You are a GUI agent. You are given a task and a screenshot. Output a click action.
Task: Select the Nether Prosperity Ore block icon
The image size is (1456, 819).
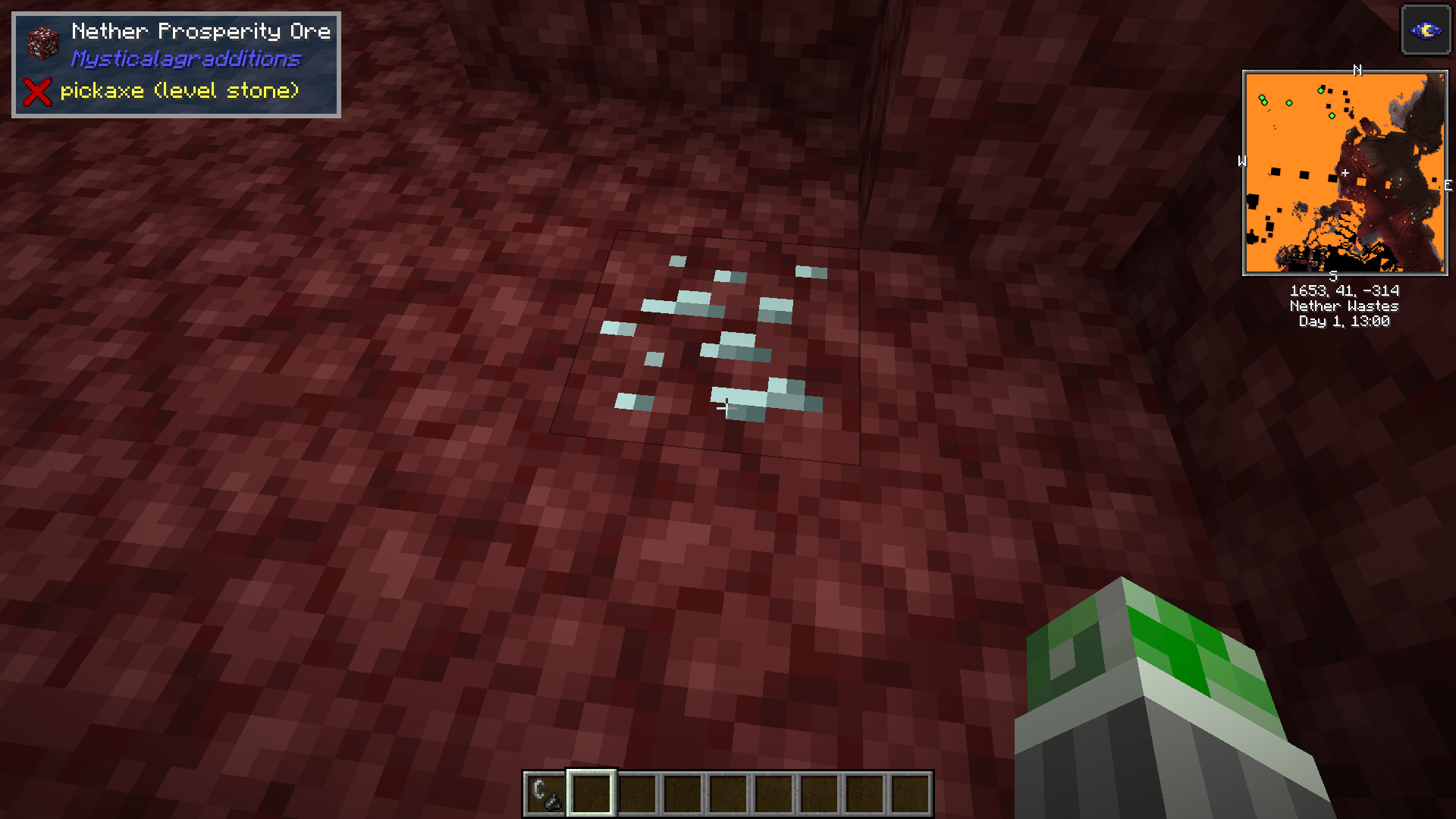(43, 43)
